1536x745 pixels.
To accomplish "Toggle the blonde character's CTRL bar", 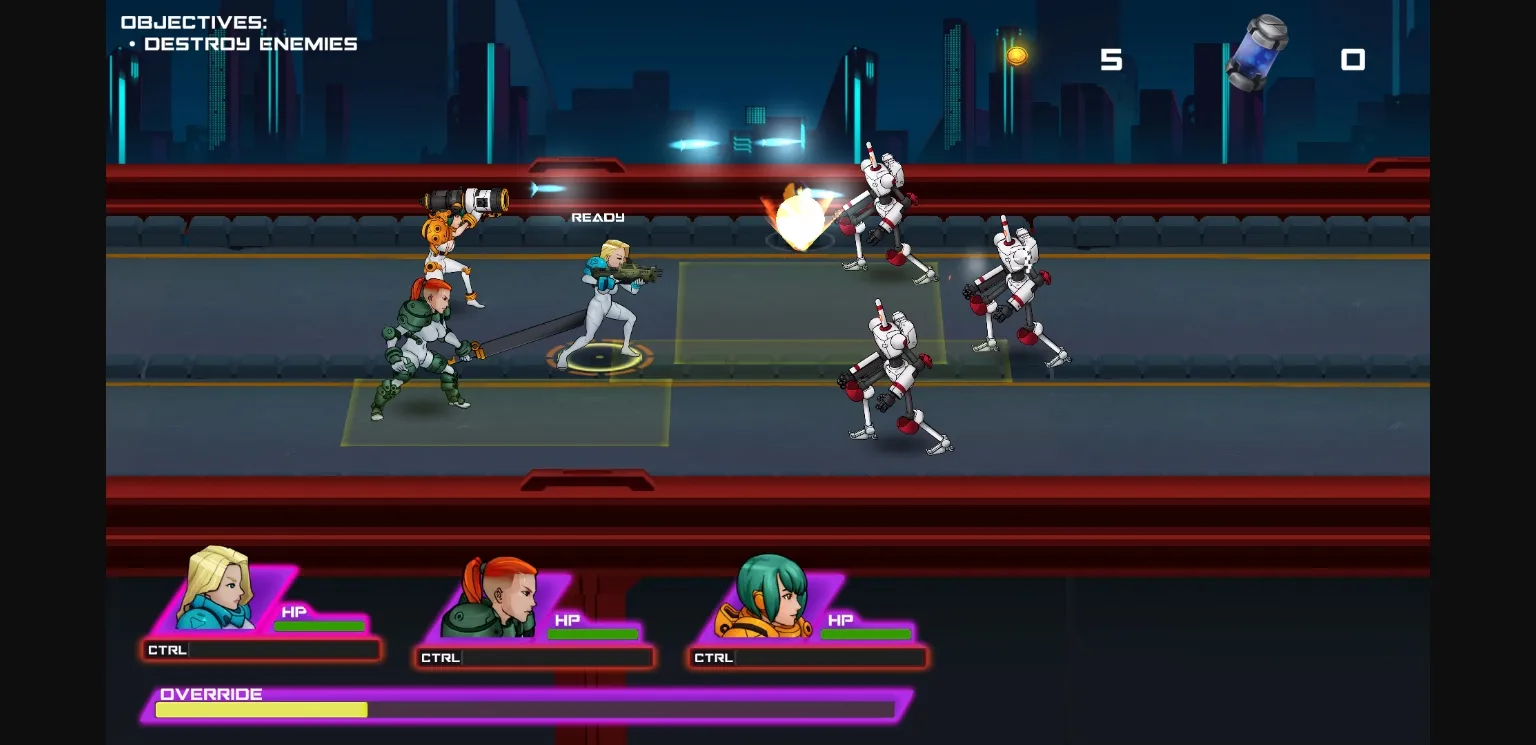I will [262, 649].
